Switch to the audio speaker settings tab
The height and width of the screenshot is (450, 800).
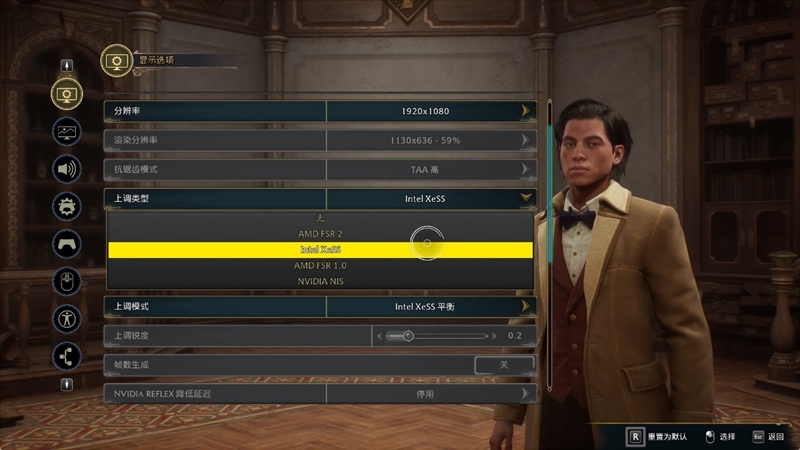point(67,169)
